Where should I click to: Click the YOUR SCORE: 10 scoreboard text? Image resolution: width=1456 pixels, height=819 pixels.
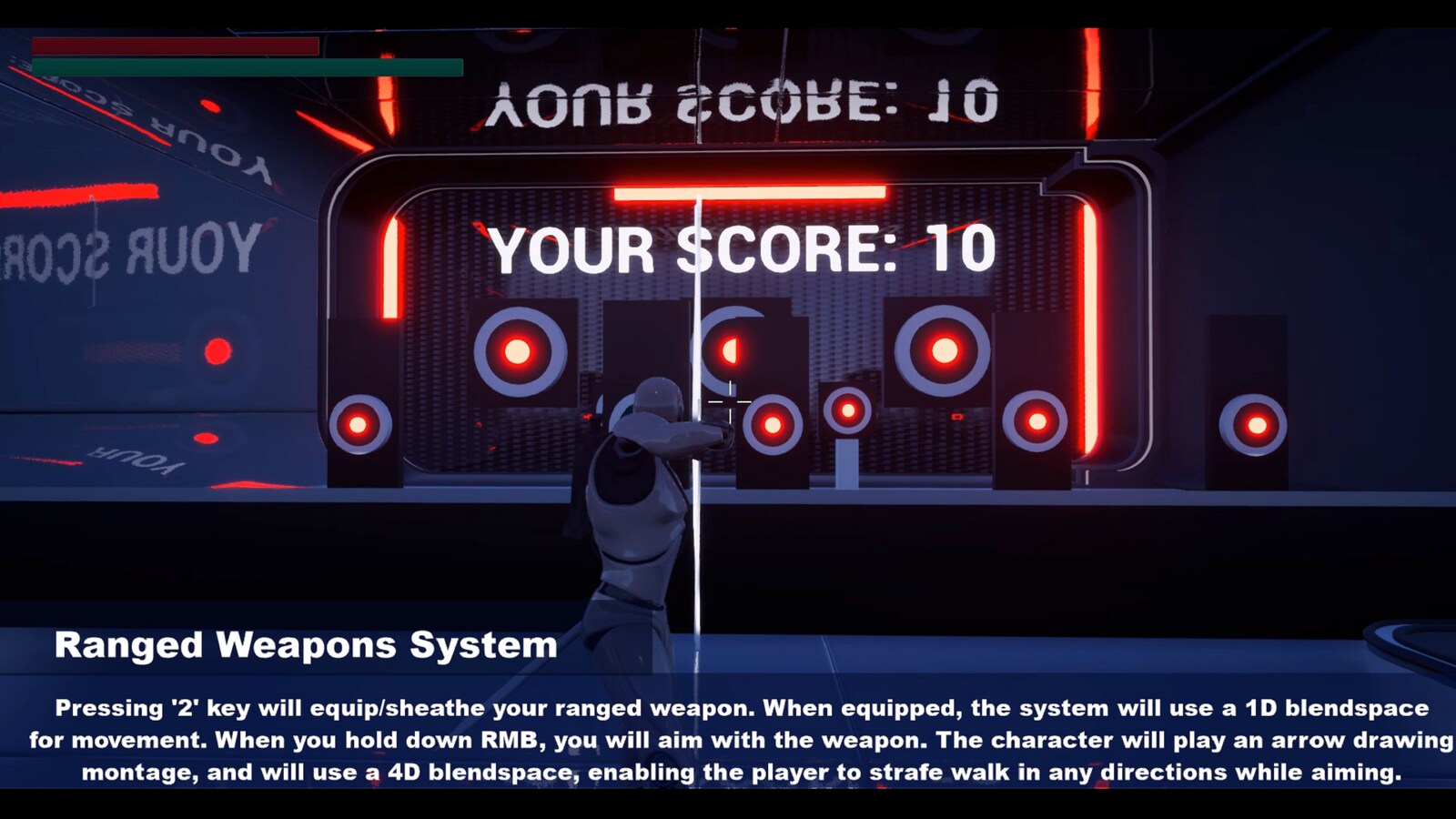(x=742, y=248)
